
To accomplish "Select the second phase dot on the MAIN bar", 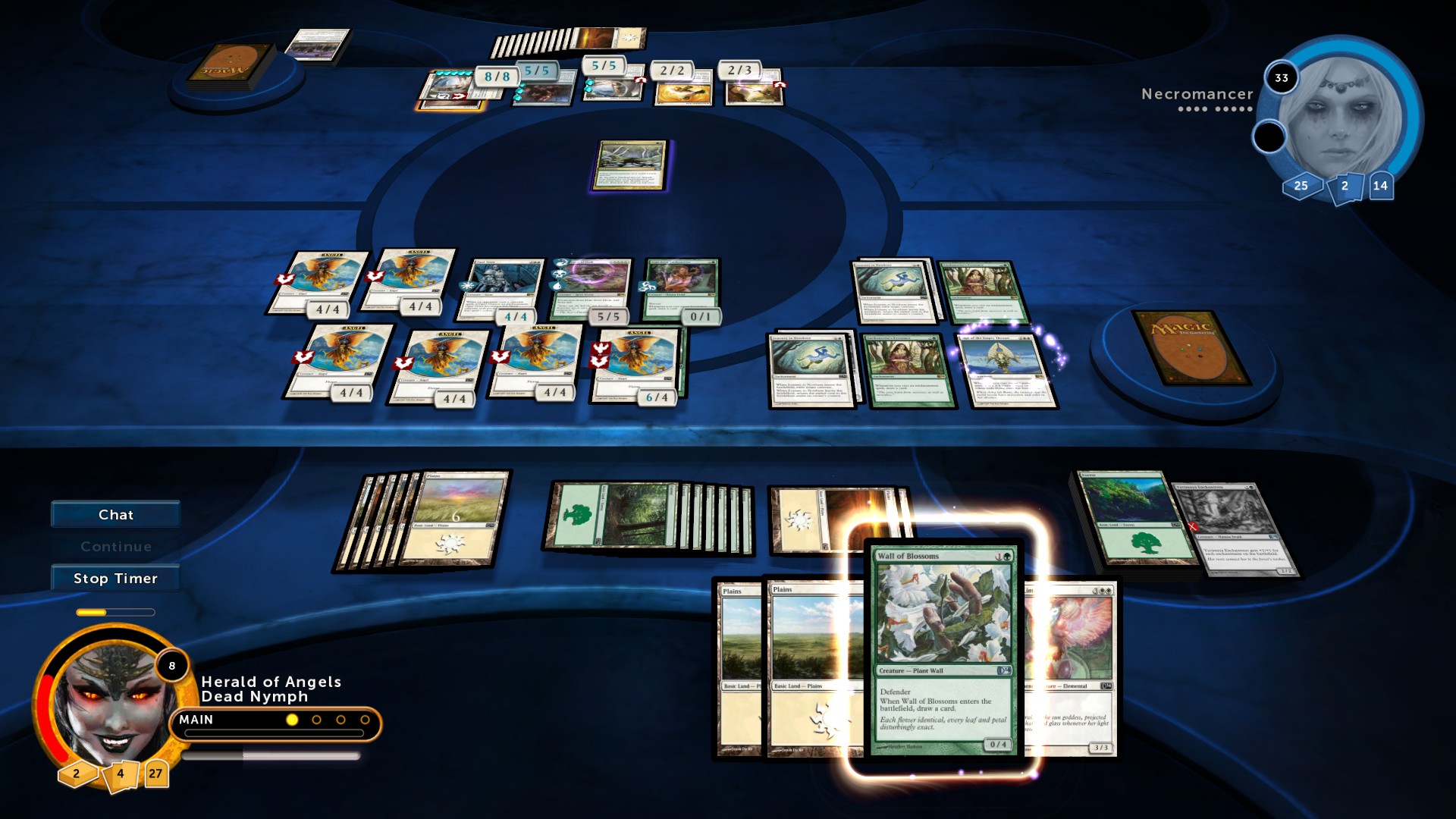I will point(315,719).
